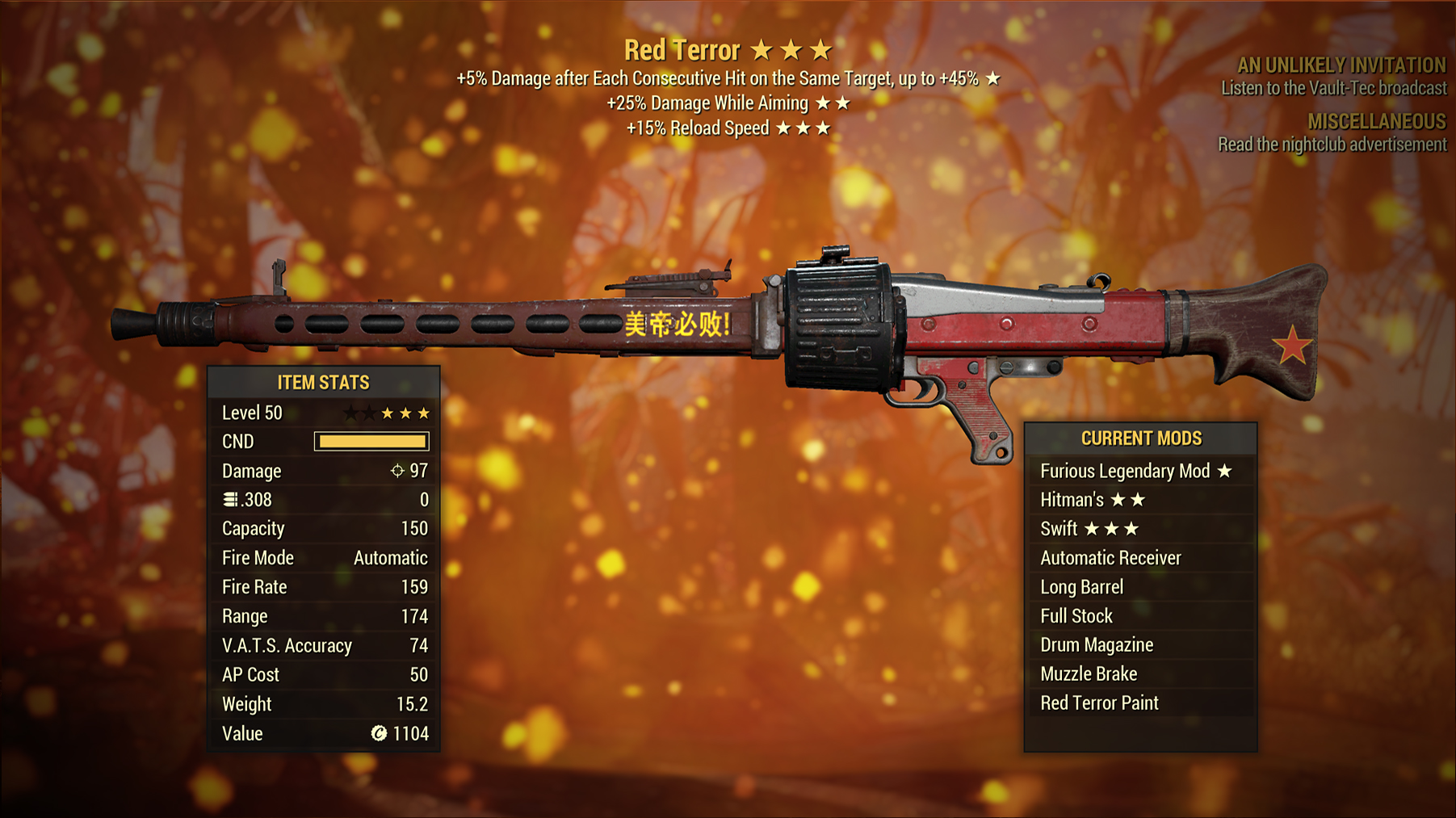1456x818 pixels.
Task: Select the .308 ammo icon
Action: point(233,500)
